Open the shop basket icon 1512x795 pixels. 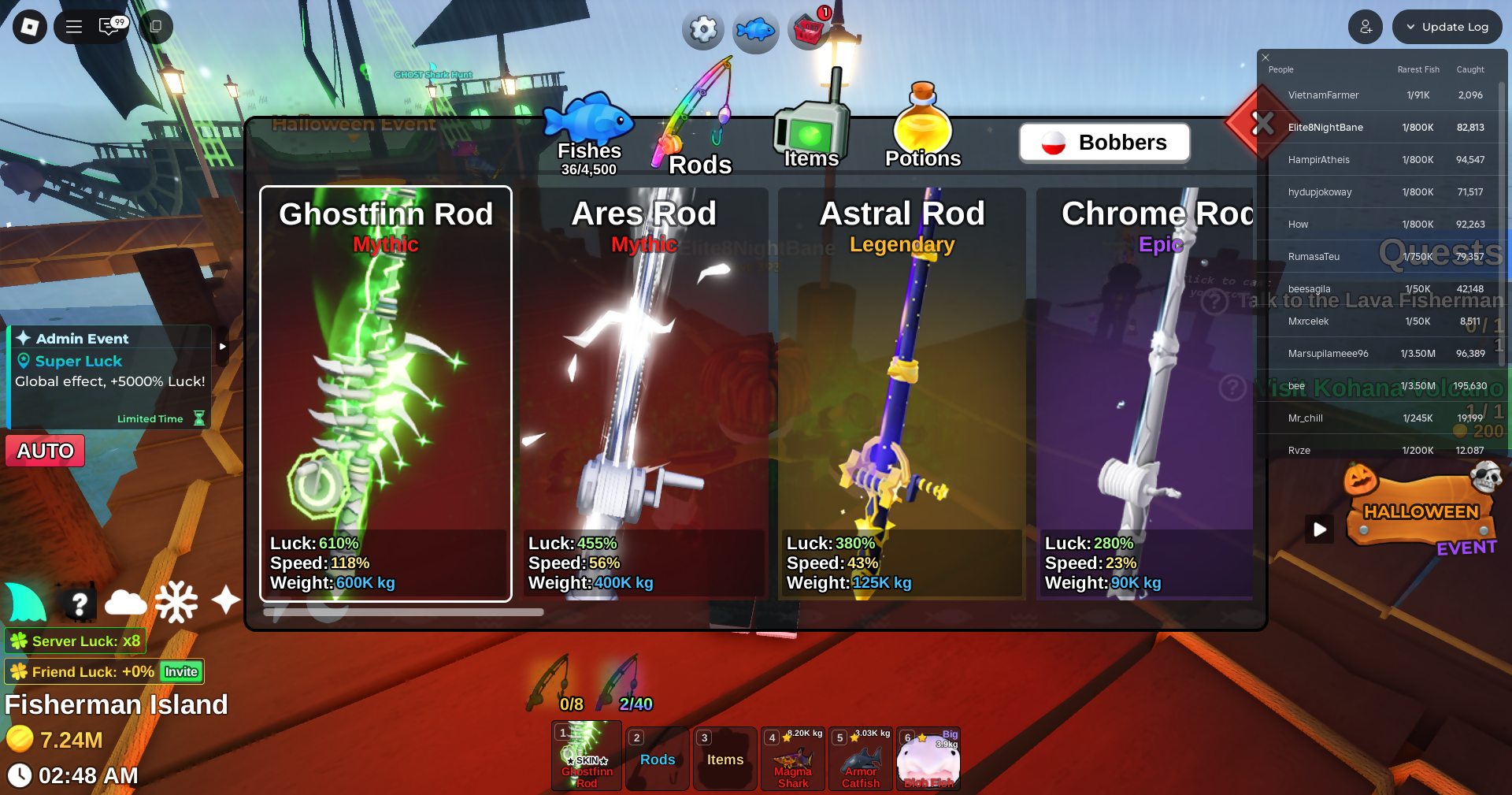pos(809,31)
